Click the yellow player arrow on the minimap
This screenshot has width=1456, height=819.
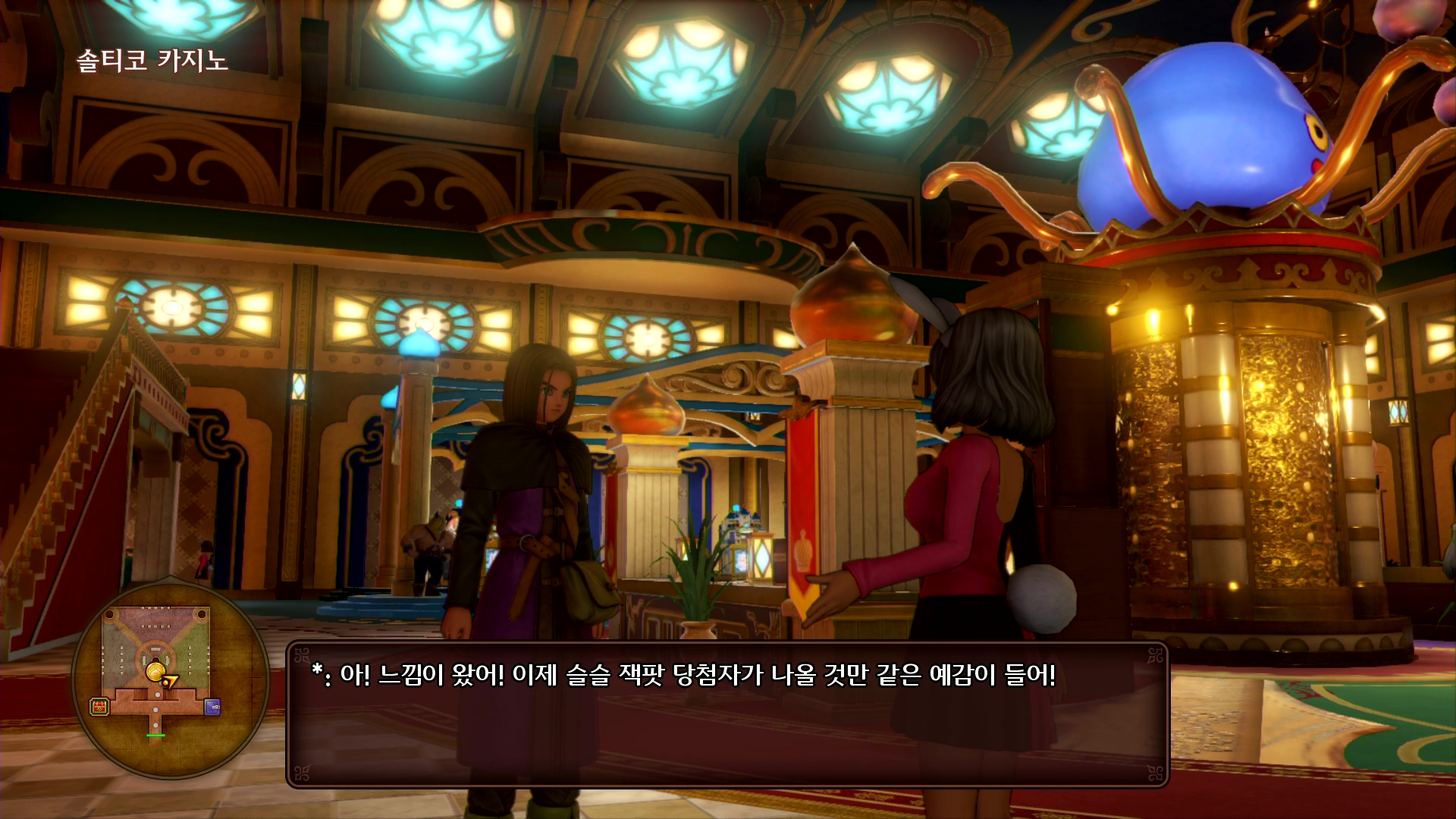[171, 680]
